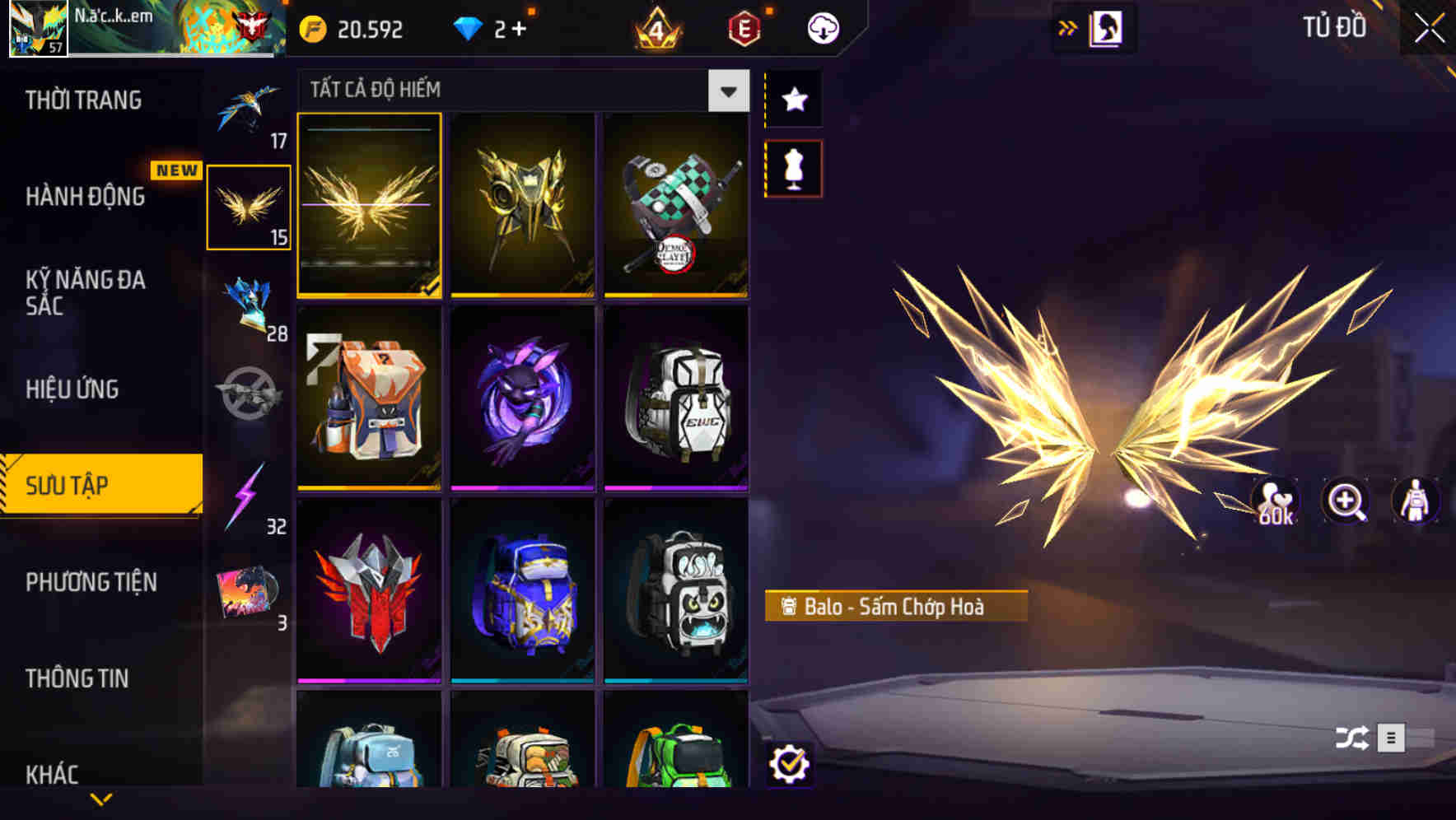The height and width of the screenshot is (820, 1456).
Task: Toggle the checkmark settings icon bottom right
Action: (x=791, y=765)
